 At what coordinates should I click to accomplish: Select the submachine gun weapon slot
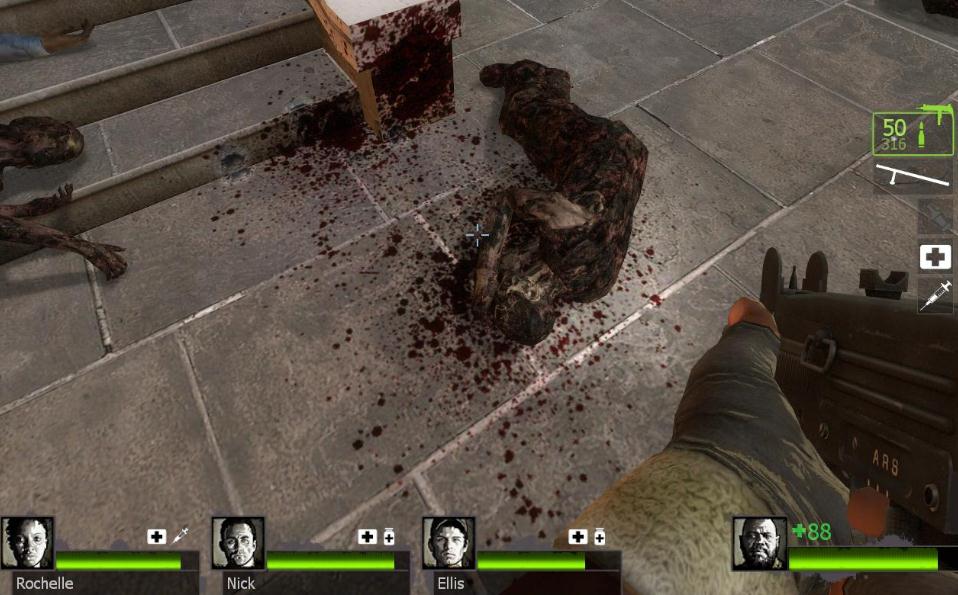(911, 133)
